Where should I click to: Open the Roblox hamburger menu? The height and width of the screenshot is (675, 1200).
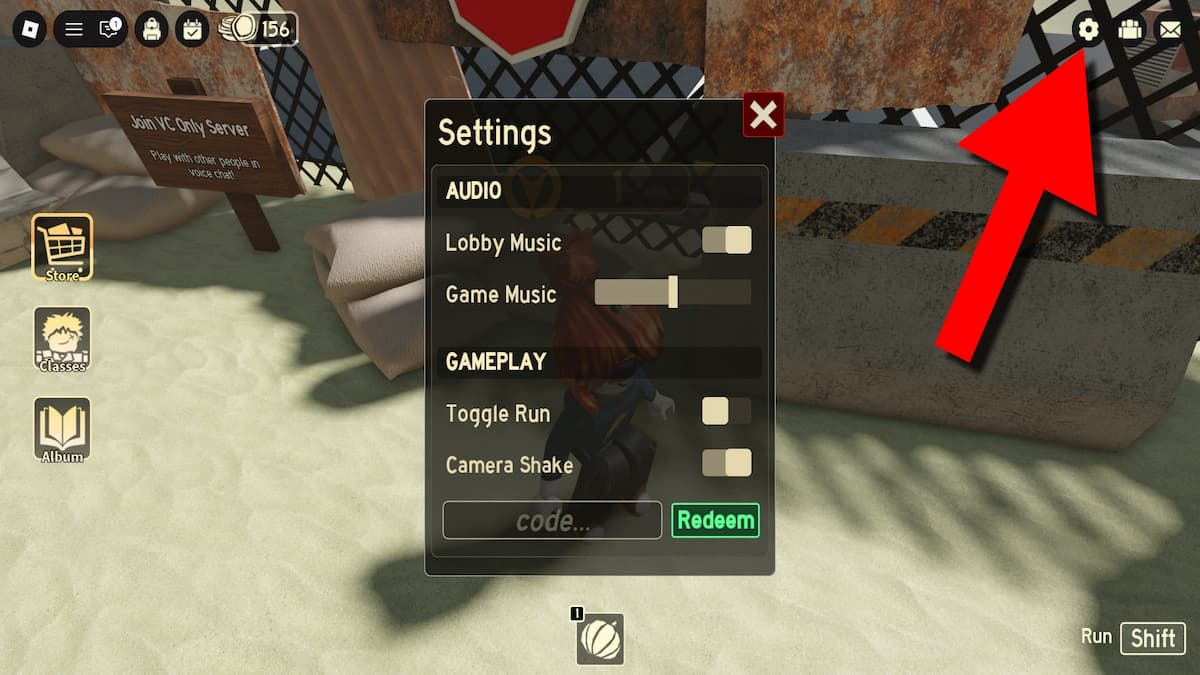74,29
